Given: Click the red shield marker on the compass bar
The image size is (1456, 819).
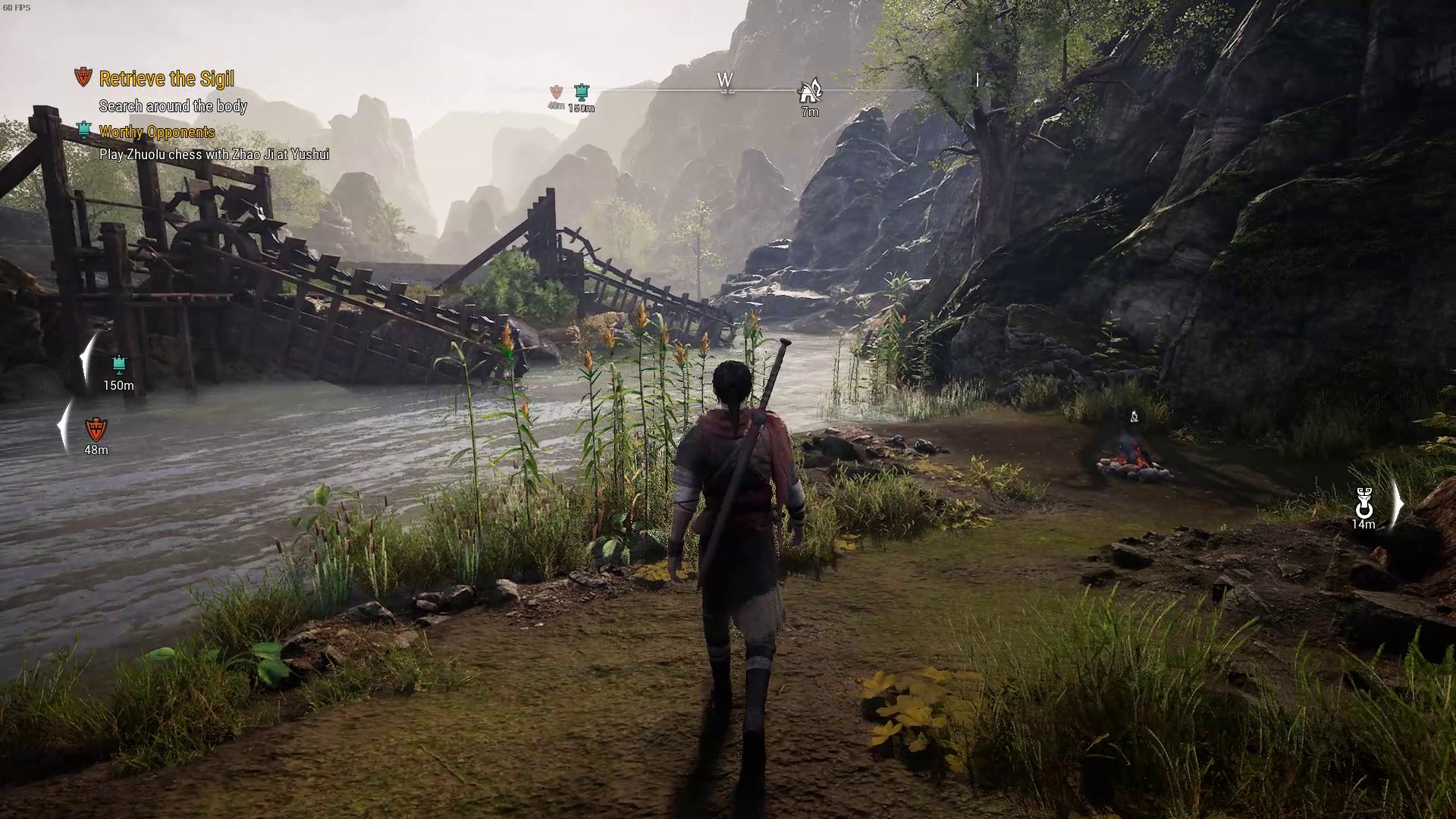Looking at the screenshot, I should (x=556, y=92).
